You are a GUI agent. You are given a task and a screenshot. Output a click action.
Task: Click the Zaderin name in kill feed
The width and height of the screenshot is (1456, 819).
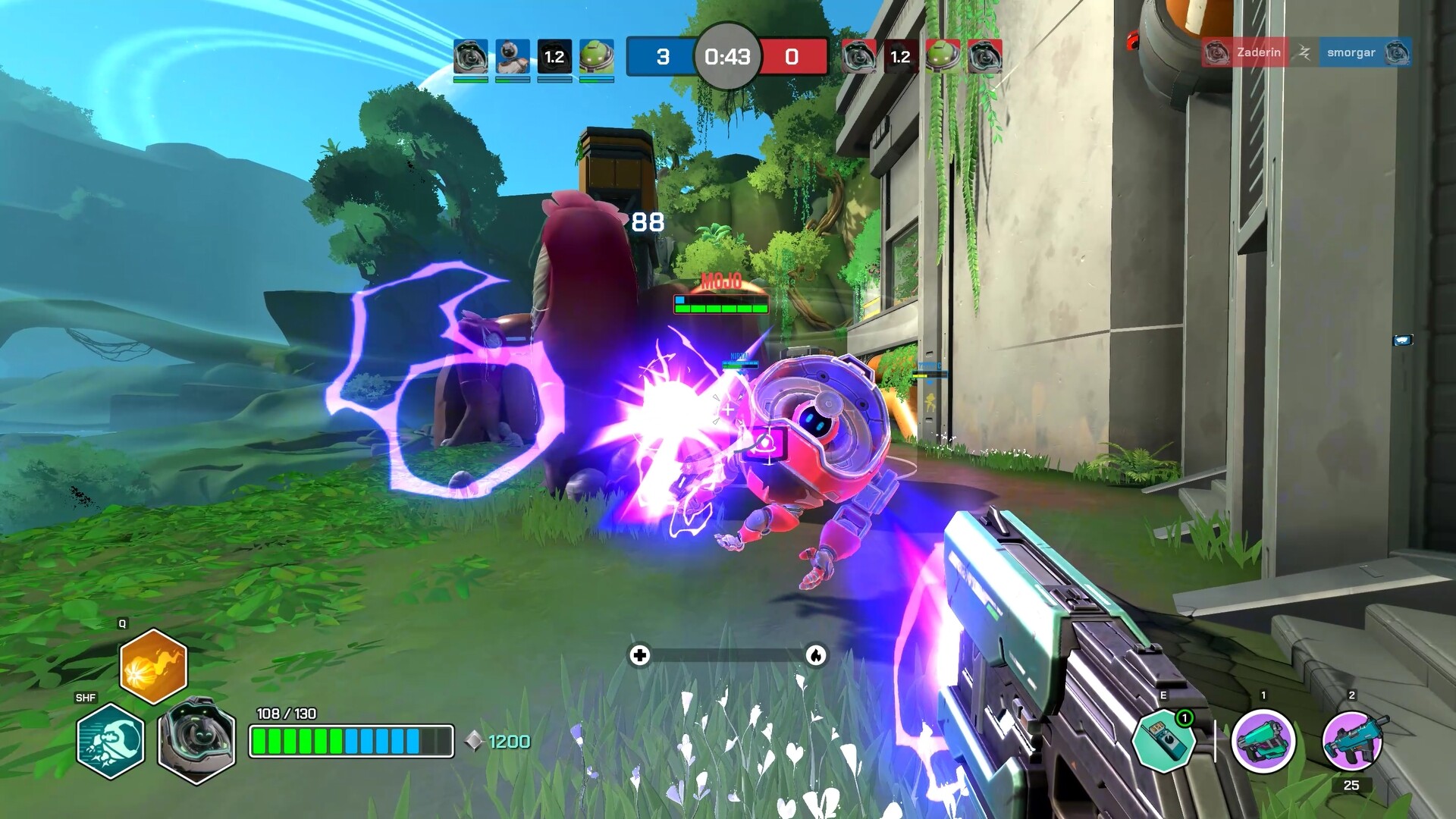point(1258,52)
